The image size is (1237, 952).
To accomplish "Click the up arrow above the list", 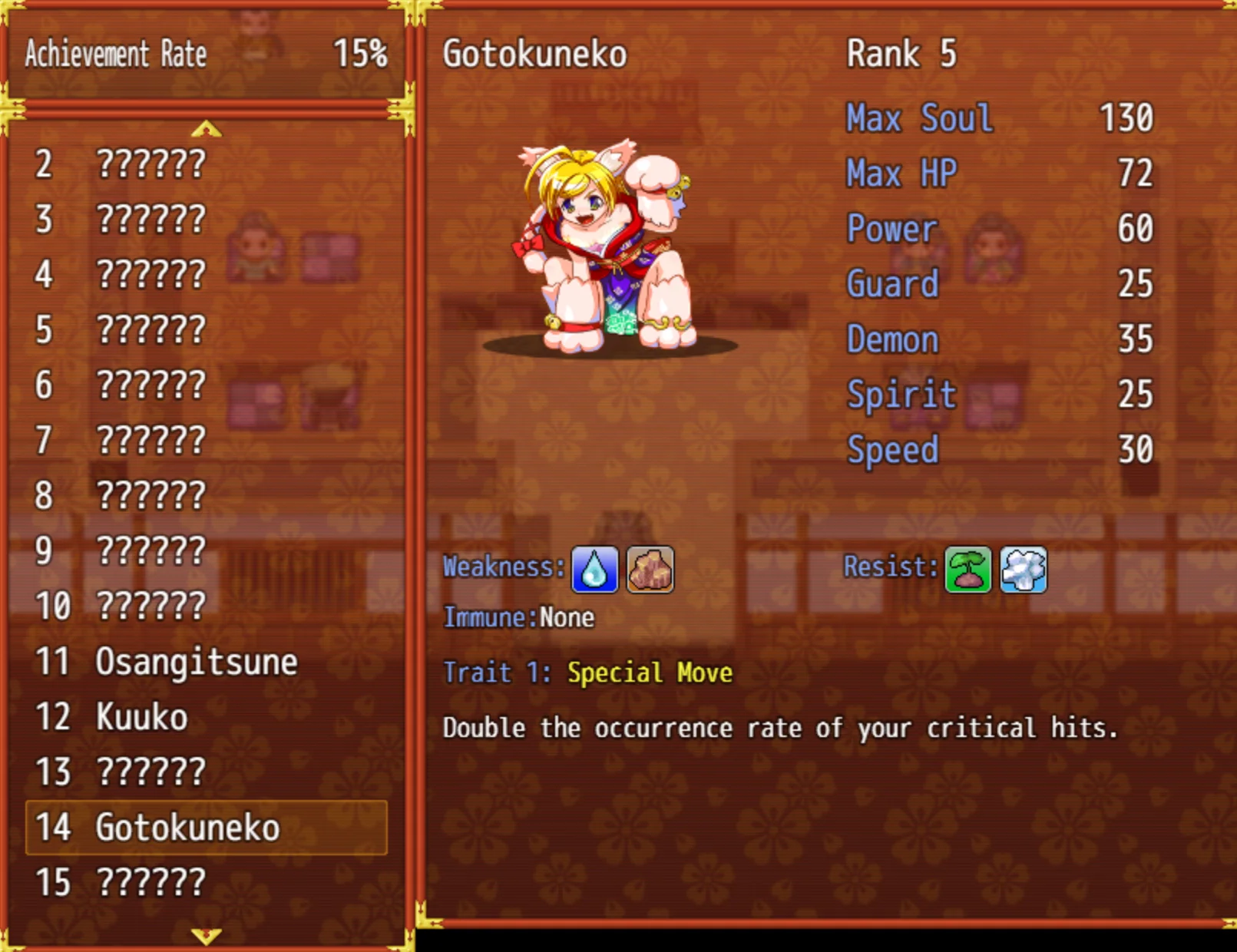I will tap(207, 129).
